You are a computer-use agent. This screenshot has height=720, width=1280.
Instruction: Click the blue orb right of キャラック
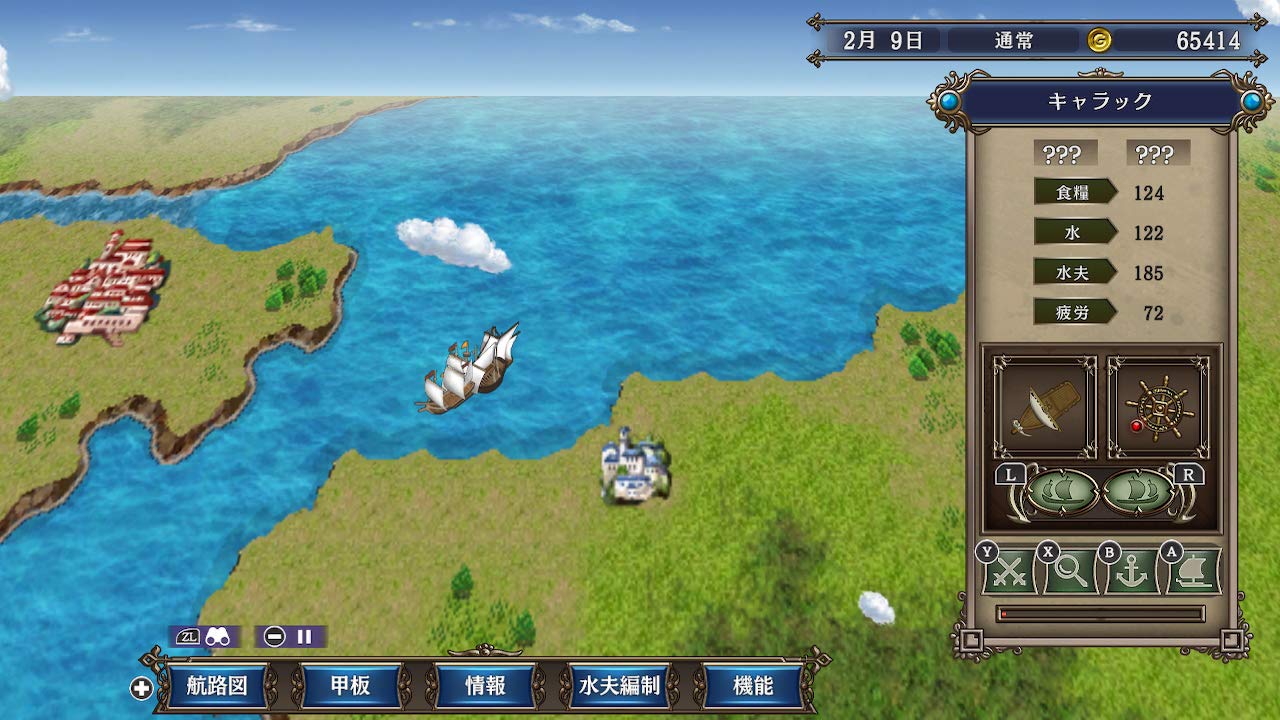click(1253, 100)
